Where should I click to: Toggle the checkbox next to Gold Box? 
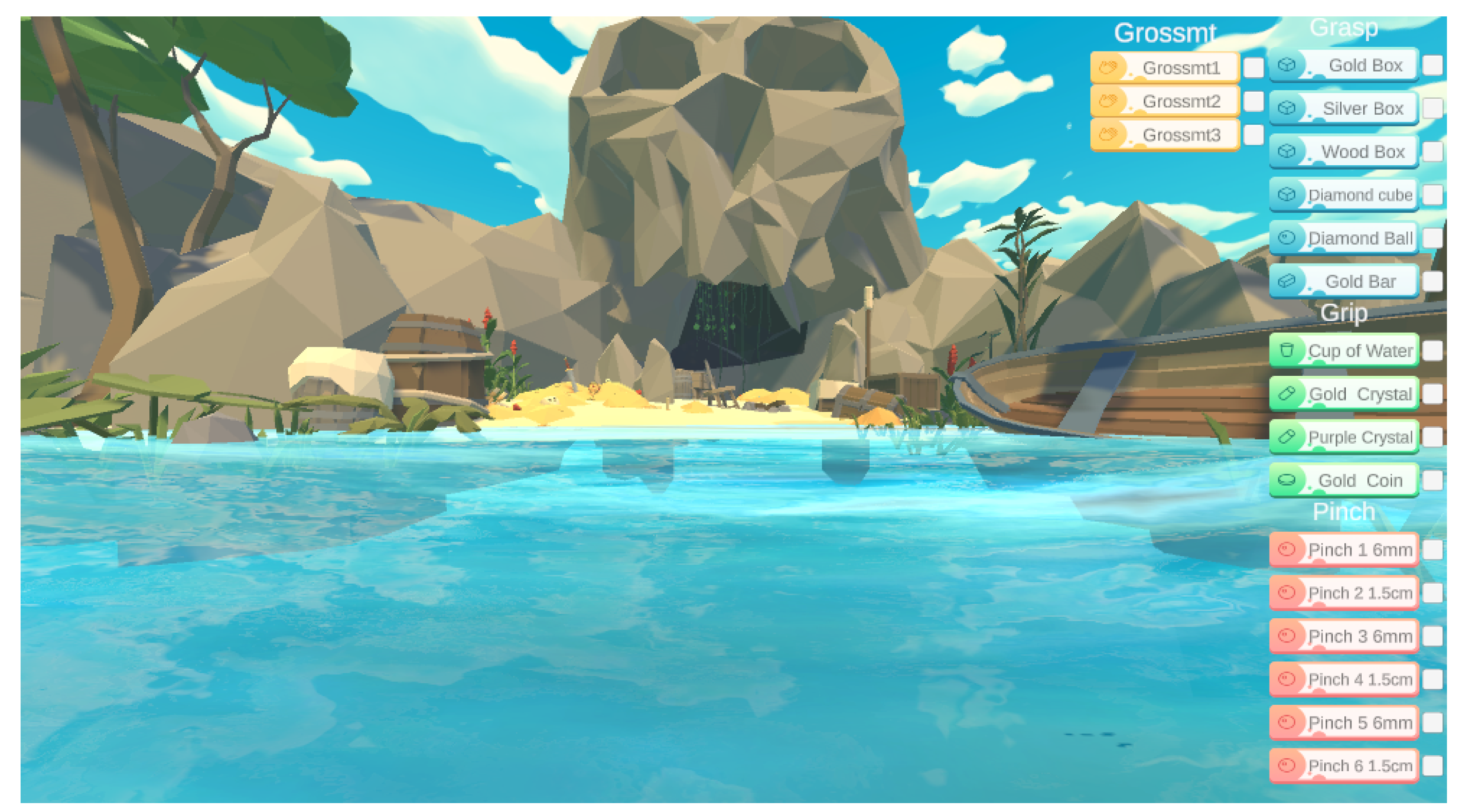pyautogui.click(x=1432, y=65)
